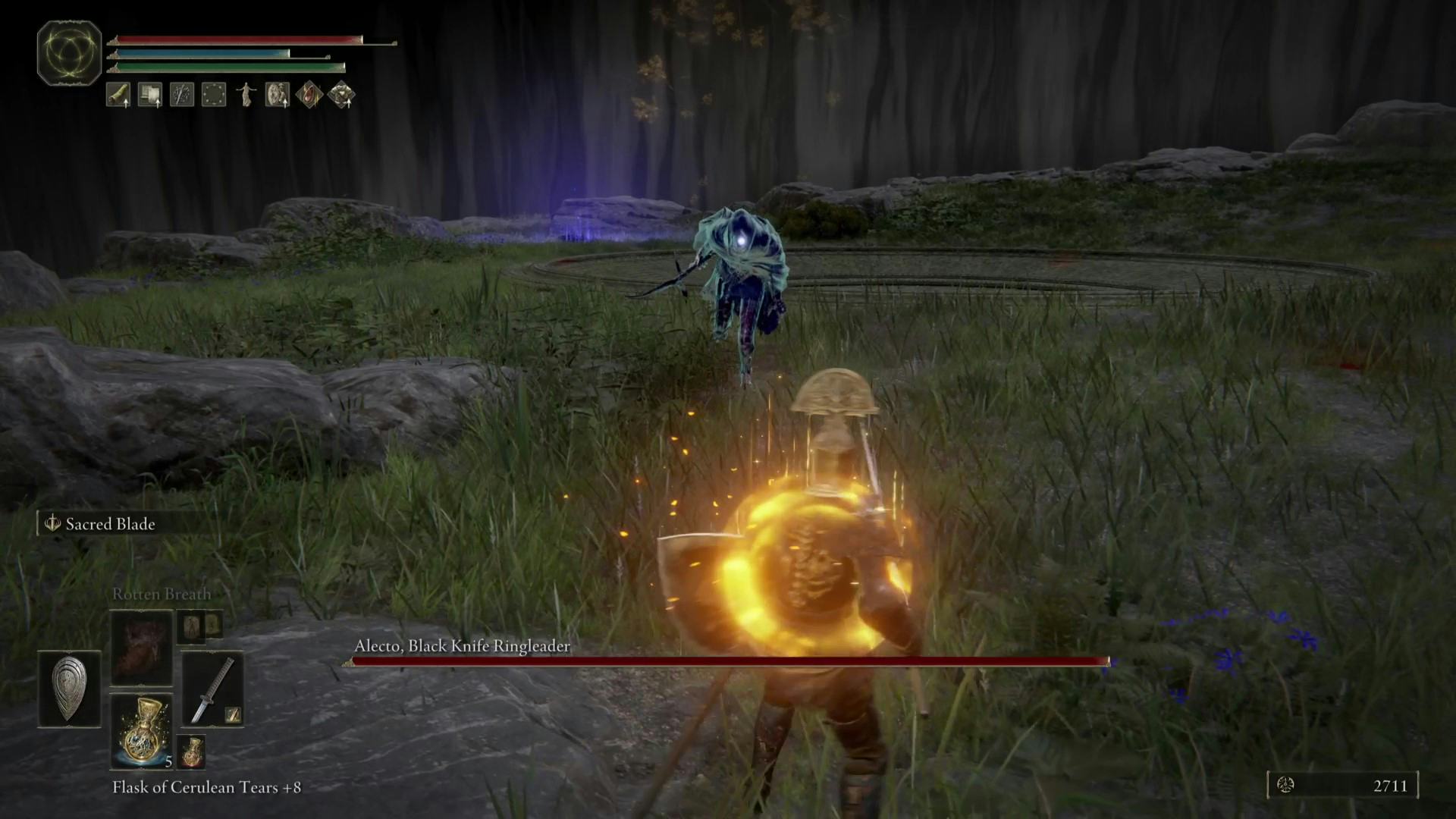Image resolution: width=1456 pixels, height=819 pixels.
Task: Click the round shield figure buff icon
Action: pyautogui.click(x=278, y=95)
